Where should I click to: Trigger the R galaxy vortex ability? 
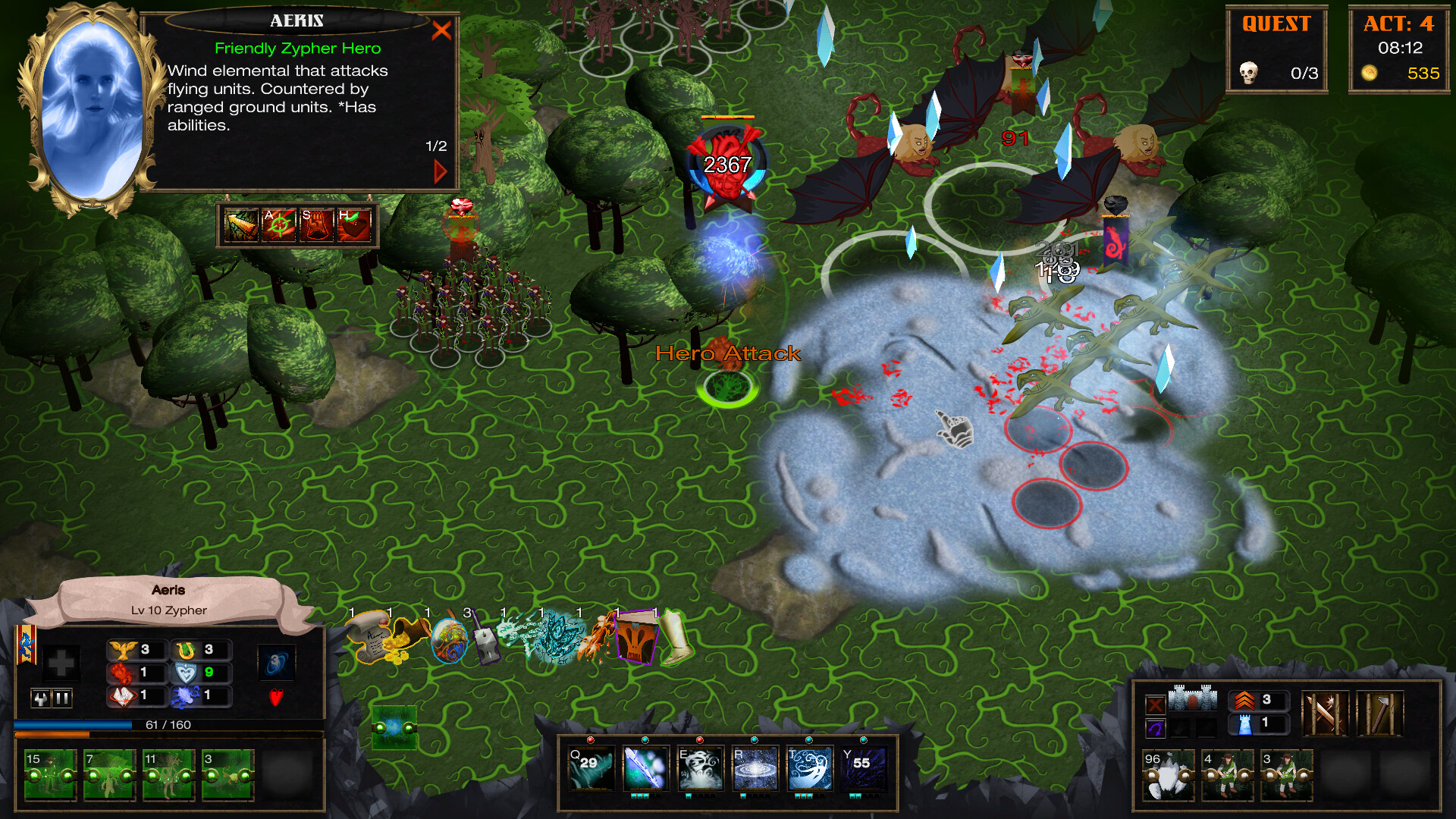pyautogui.click(x=755, y=767)
